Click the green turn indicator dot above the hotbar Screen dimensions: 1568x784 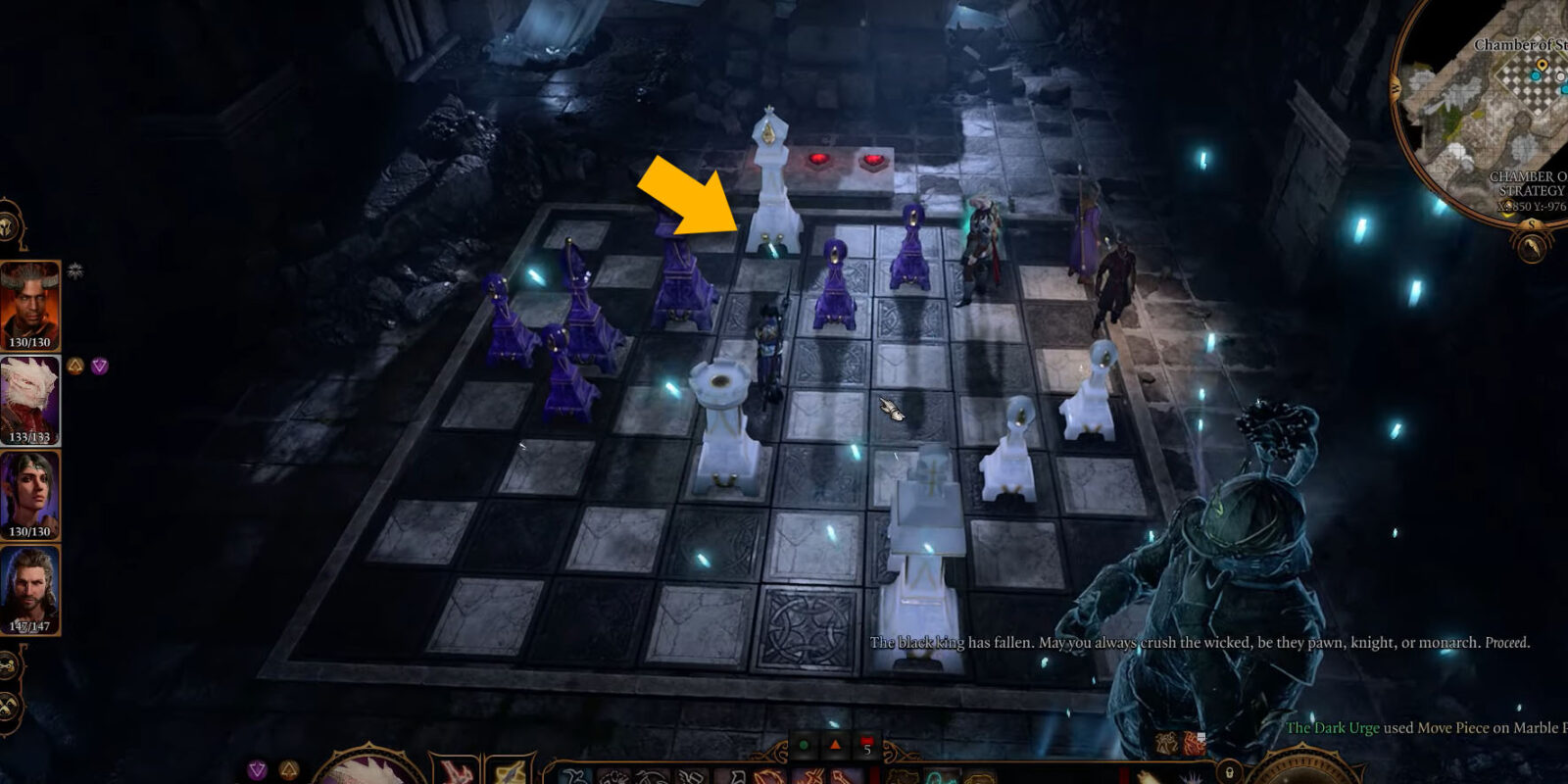[803, 744]
